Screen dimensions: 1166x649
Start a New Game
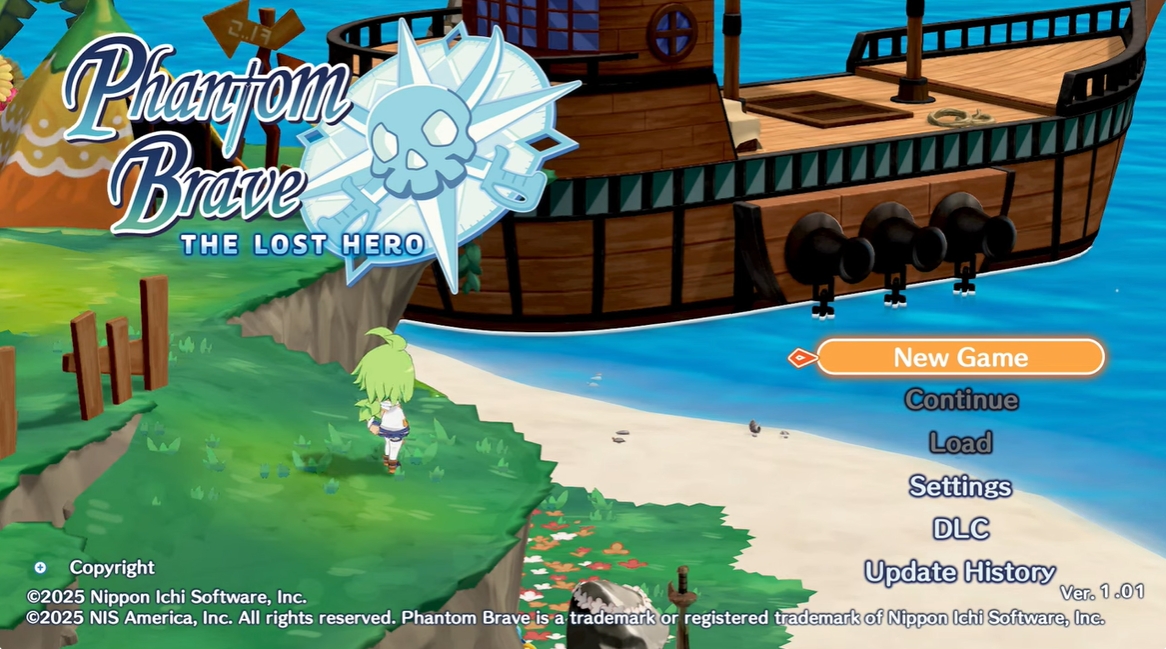[960, 357]
